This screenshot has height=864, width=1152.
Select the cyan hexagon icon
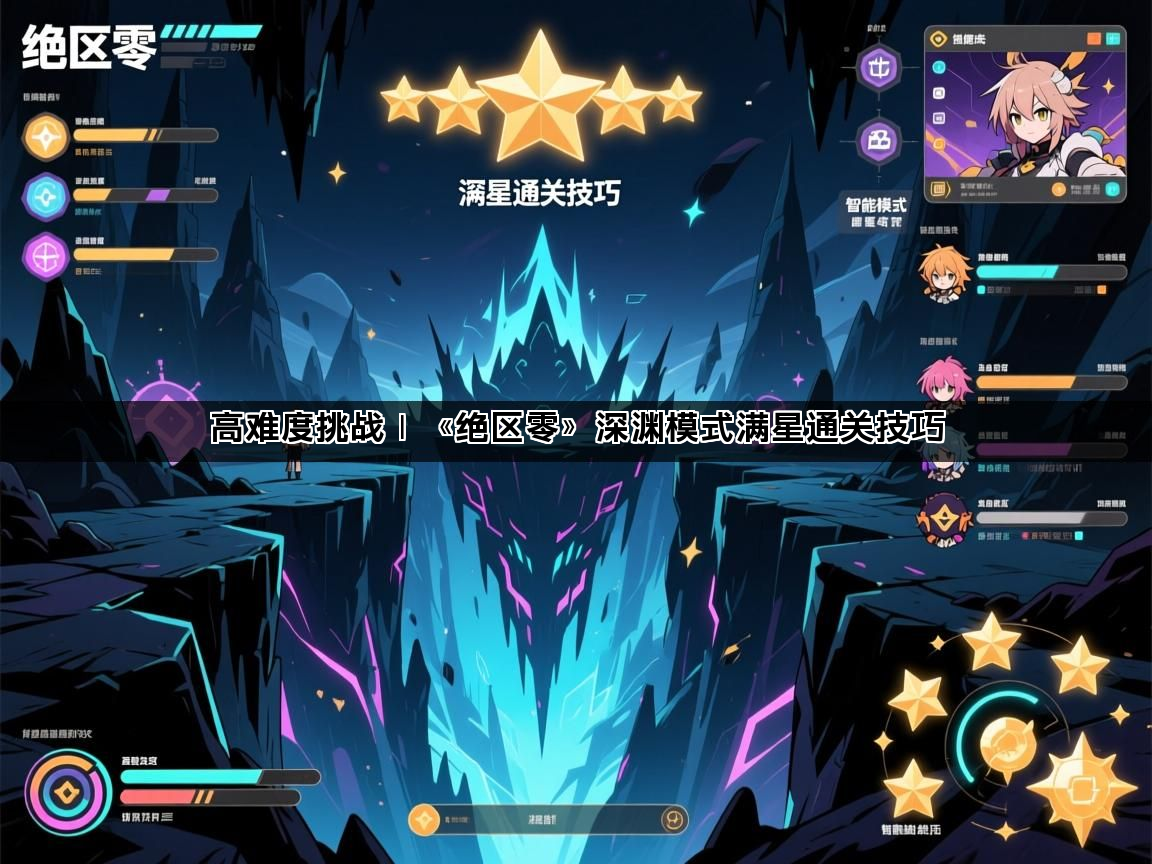(x=46, y=196)
